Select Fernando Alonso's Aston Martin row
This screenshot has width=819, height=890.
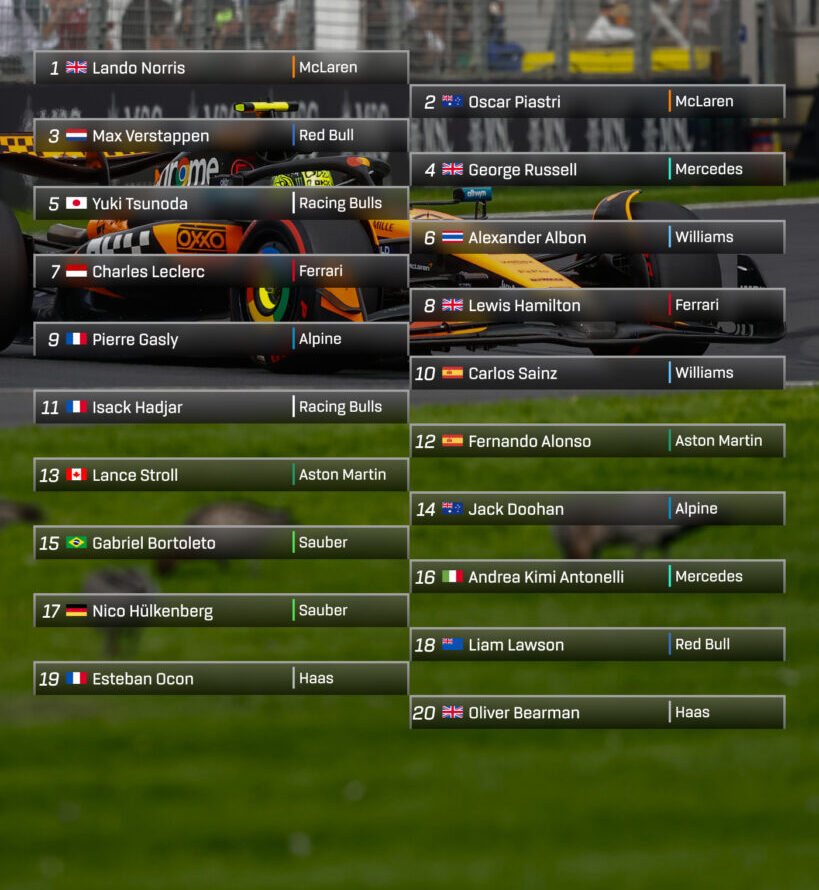[597, 441]
